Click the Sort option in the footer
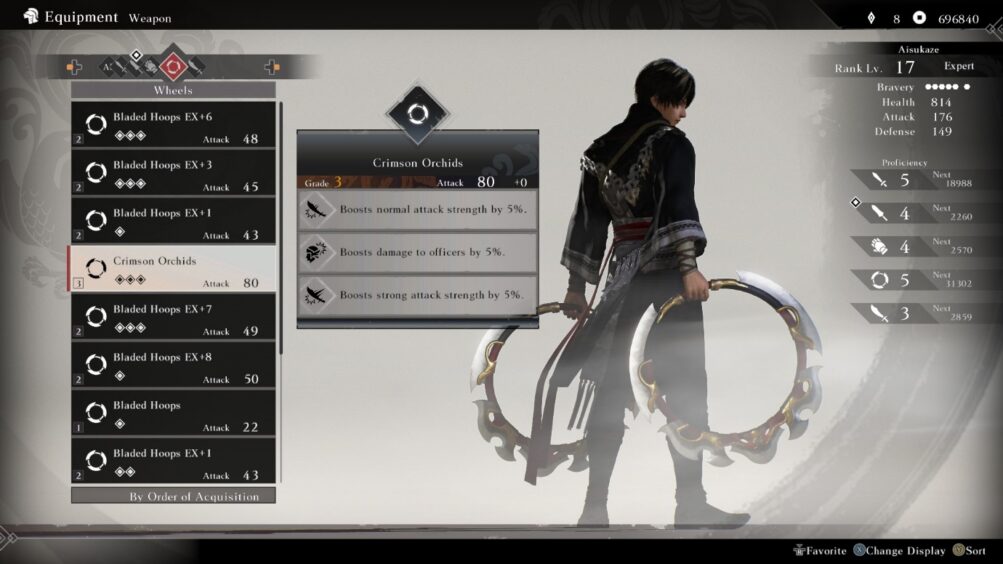Viewport: 1003px width, 564px height. 968,550
